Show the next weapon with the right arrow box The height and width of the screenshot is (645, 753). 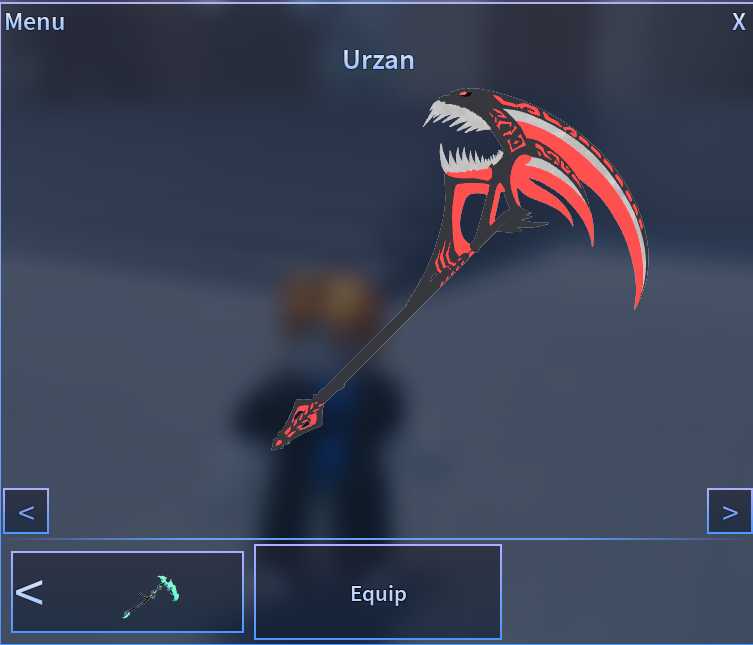tap(729, 512)
